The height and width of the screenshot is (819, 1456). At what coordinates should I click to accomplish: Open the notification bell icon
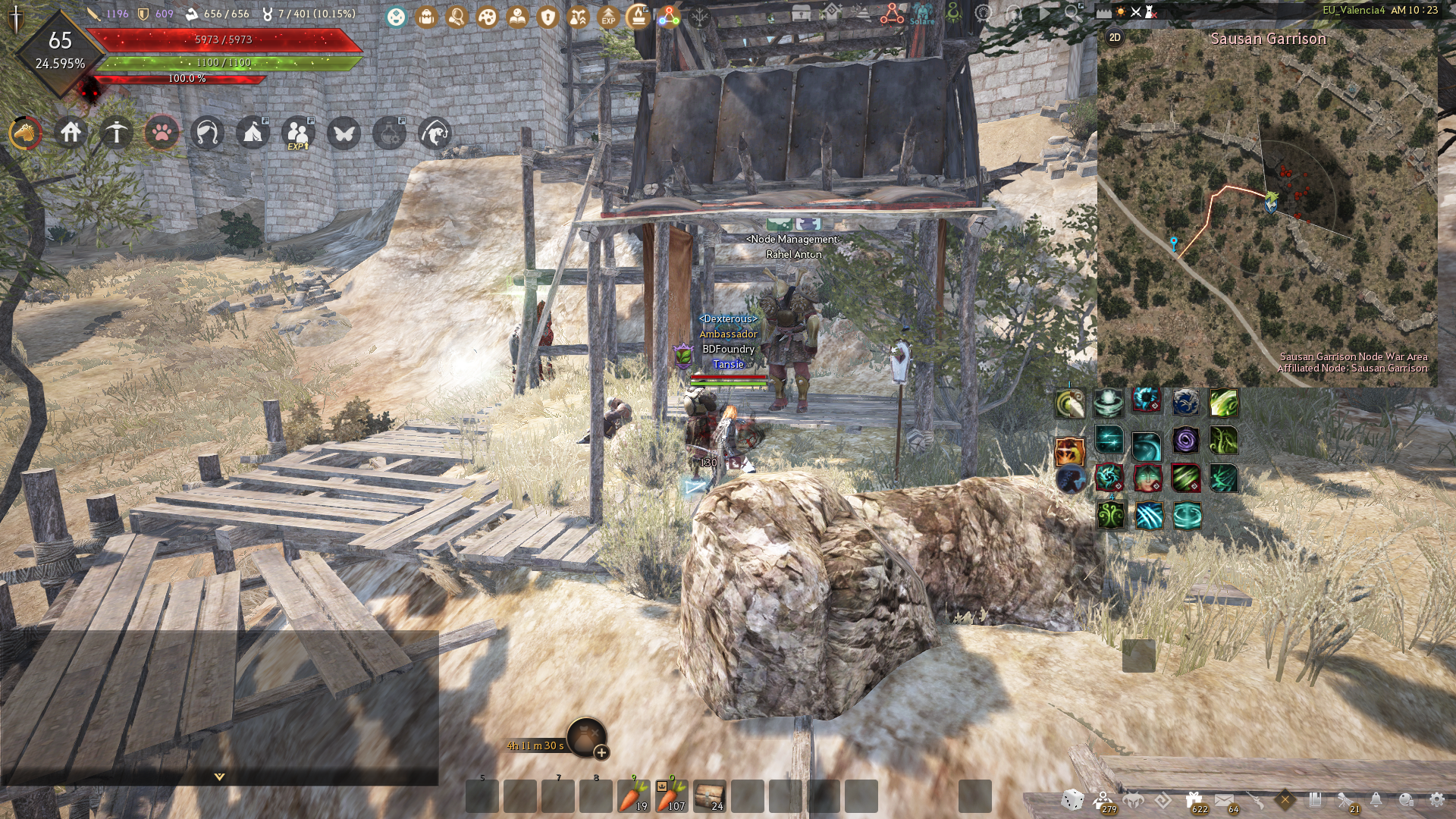click(1376, 800)
